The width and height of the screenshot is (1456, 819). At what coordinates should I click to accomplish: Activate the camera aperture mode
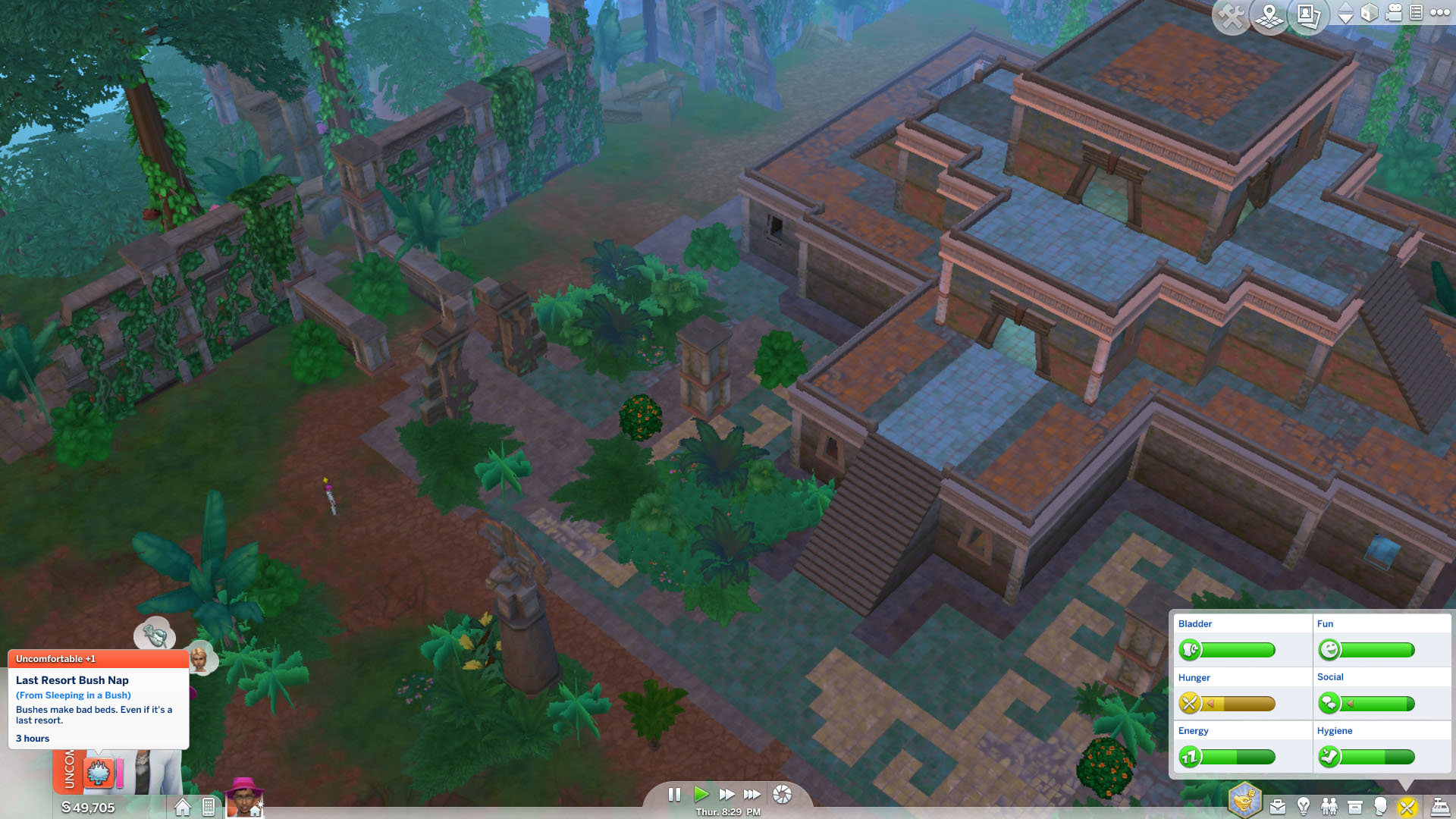click(783, 795)
